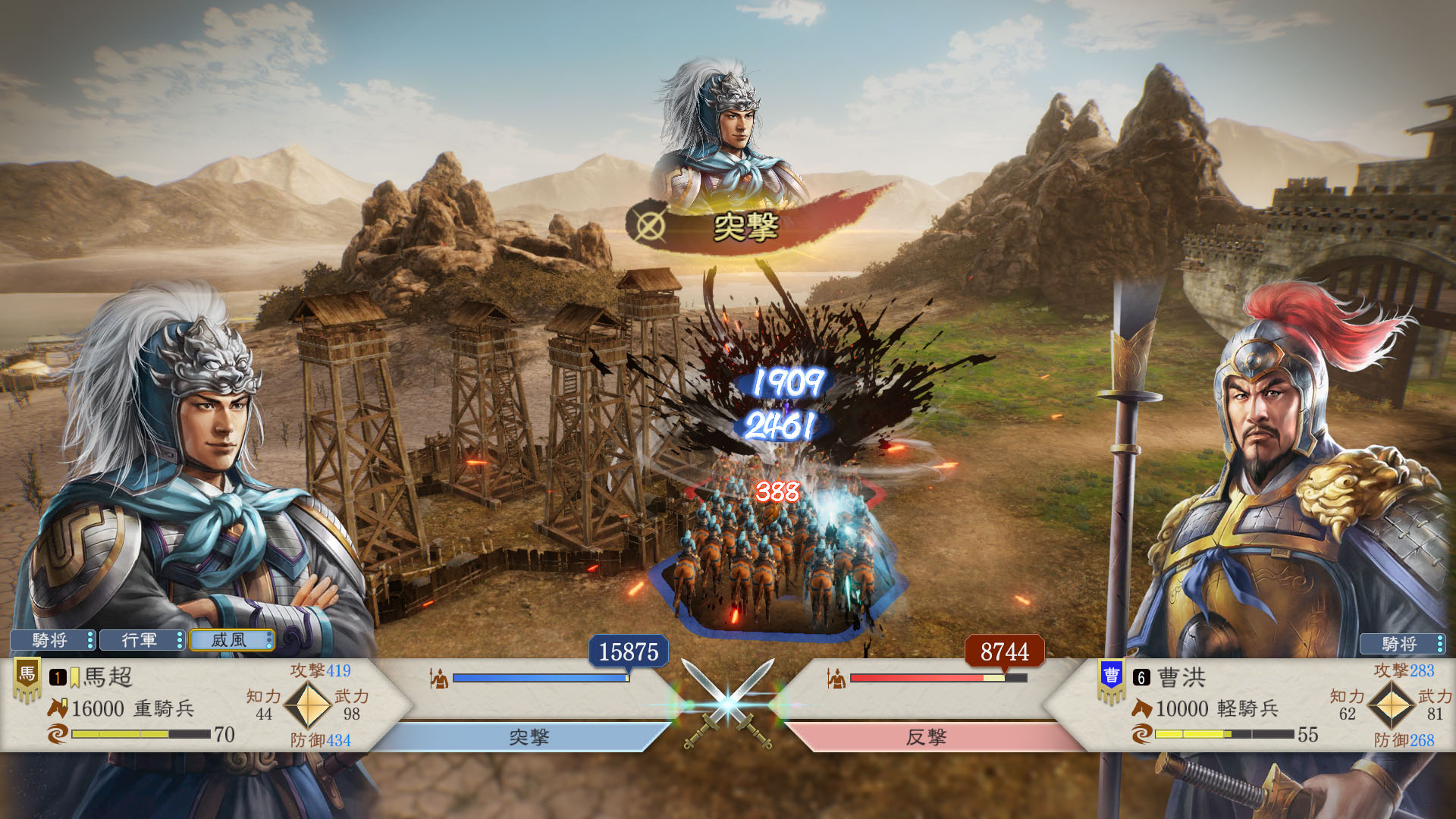Click the 曹 faction banner emblem
This screenshot has height=819, width=1456.
(1111, 678)
